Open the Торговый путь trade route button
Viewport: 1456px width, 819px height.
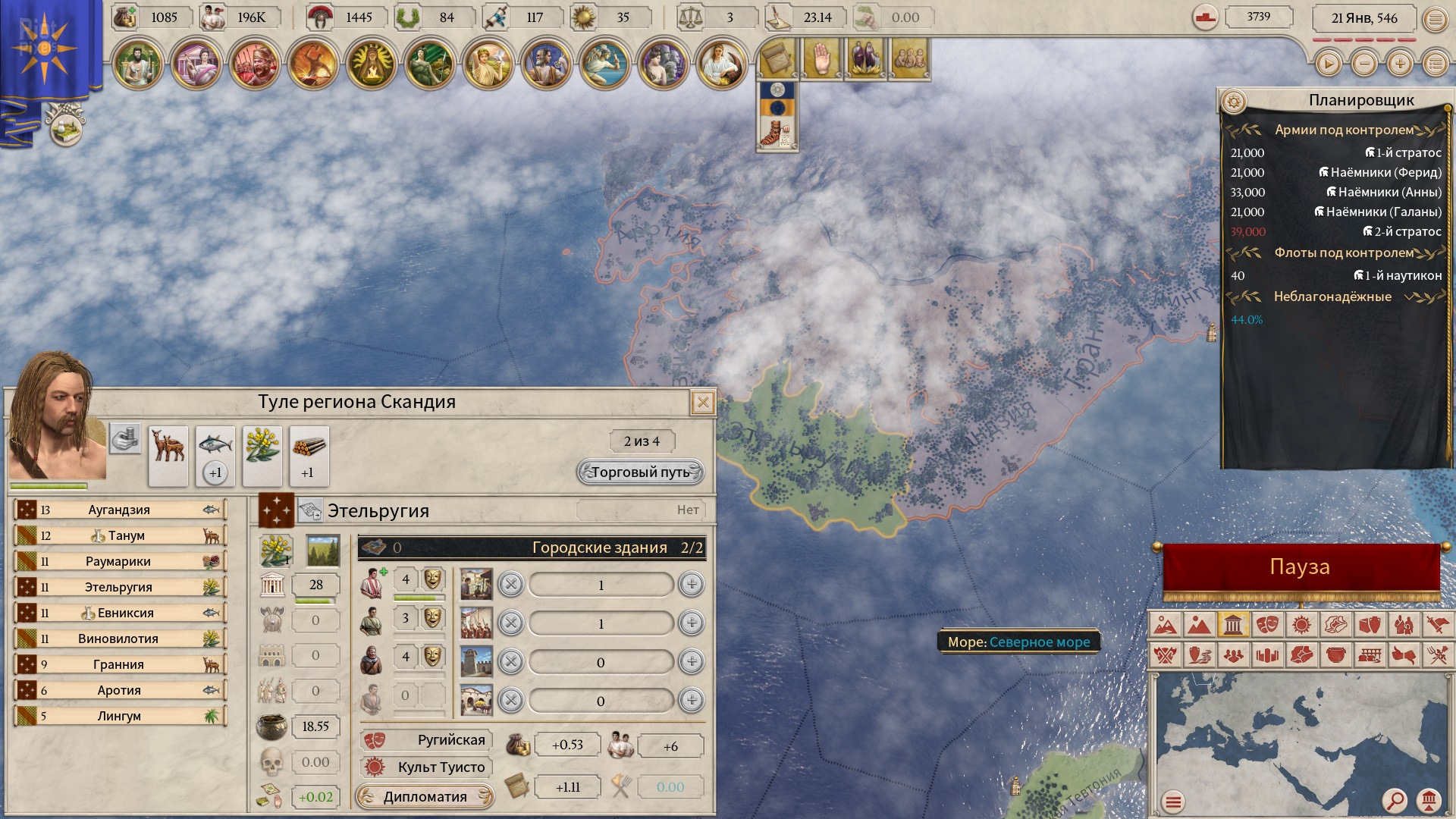[640, 472]
